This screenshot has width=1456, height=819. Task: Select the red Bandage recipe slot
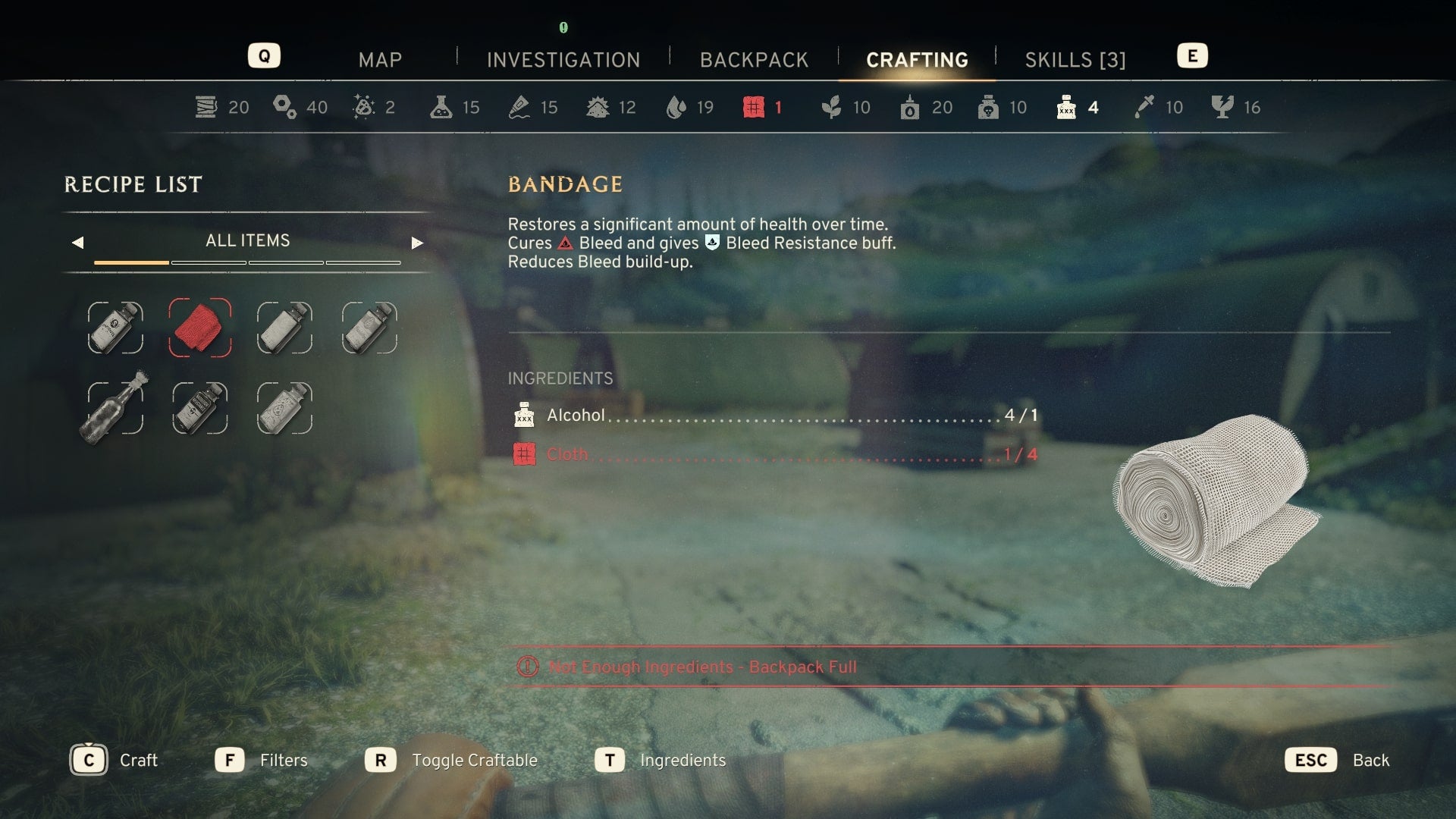(x=199, y=328)
